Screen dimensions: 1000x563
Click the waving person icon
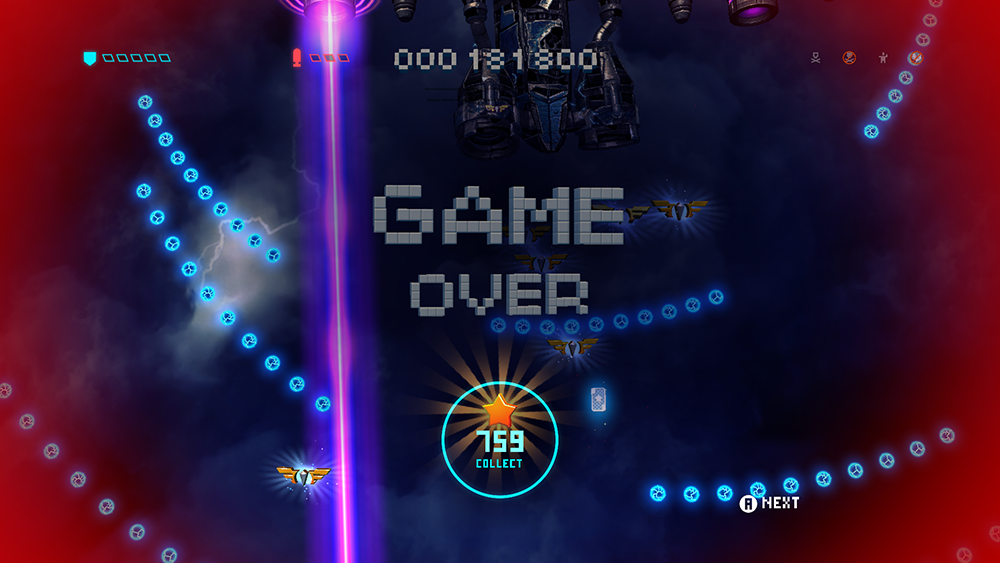882,58
